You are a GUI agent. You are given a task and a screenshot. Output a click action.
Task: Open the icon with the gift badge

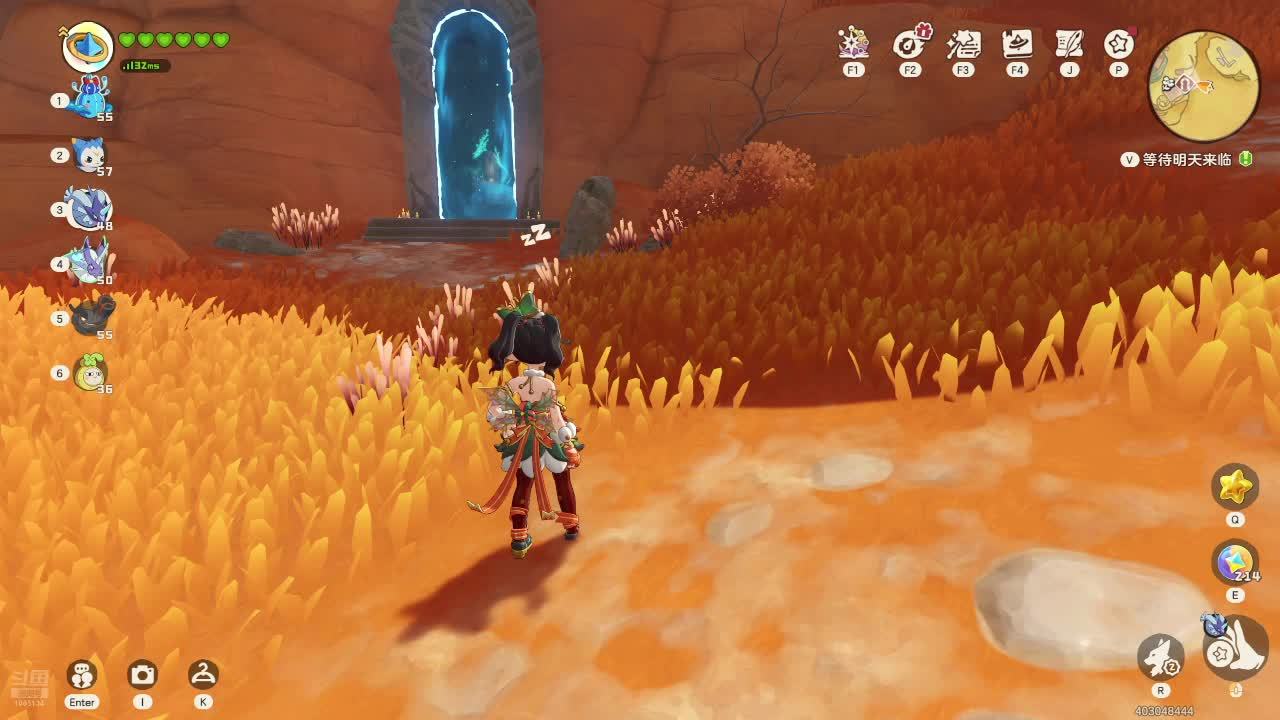pyautogui.click(x=909, y=44)
